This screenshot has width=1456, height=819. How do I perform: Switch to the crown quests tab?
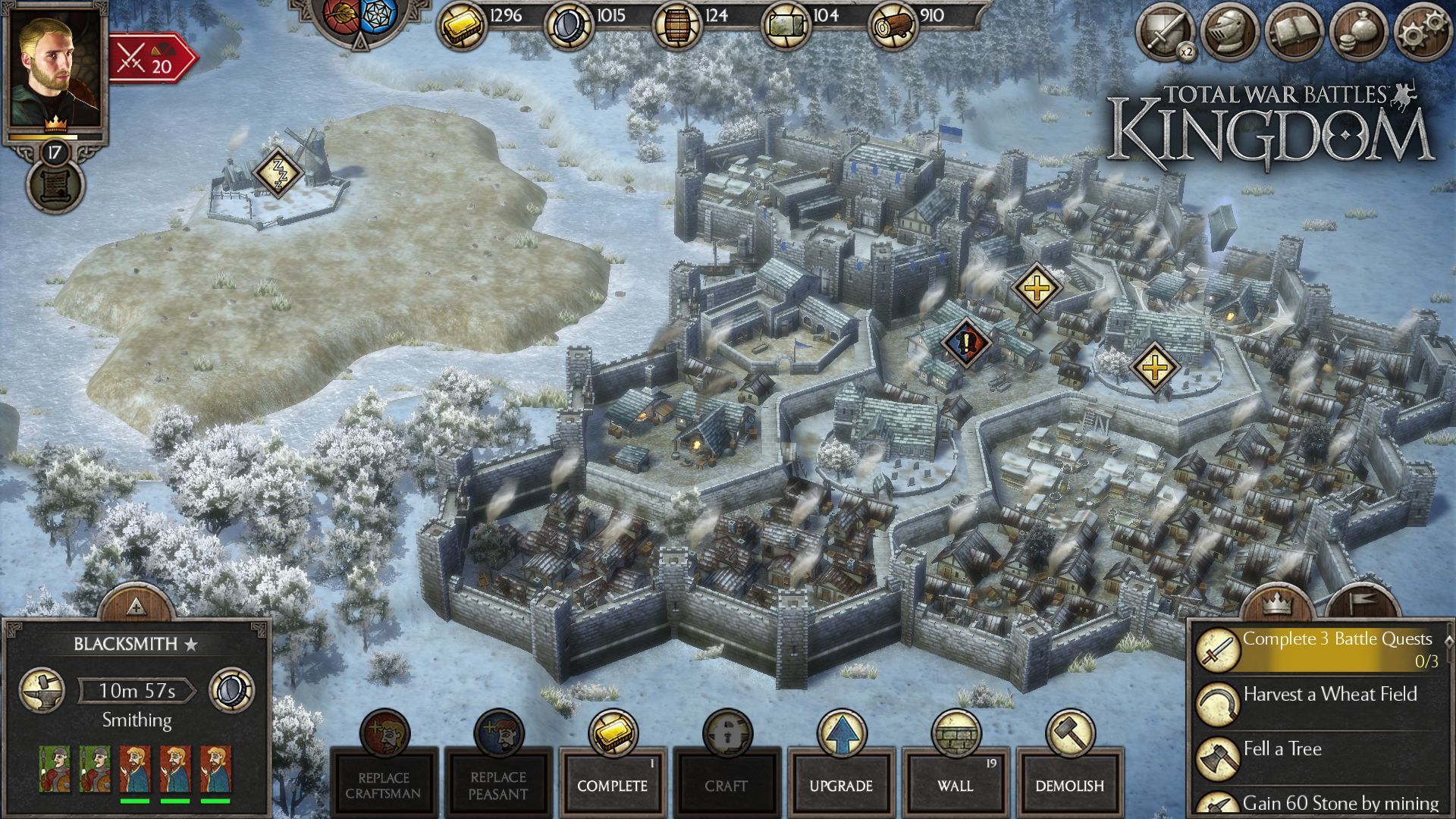[x=1277, y=604]
